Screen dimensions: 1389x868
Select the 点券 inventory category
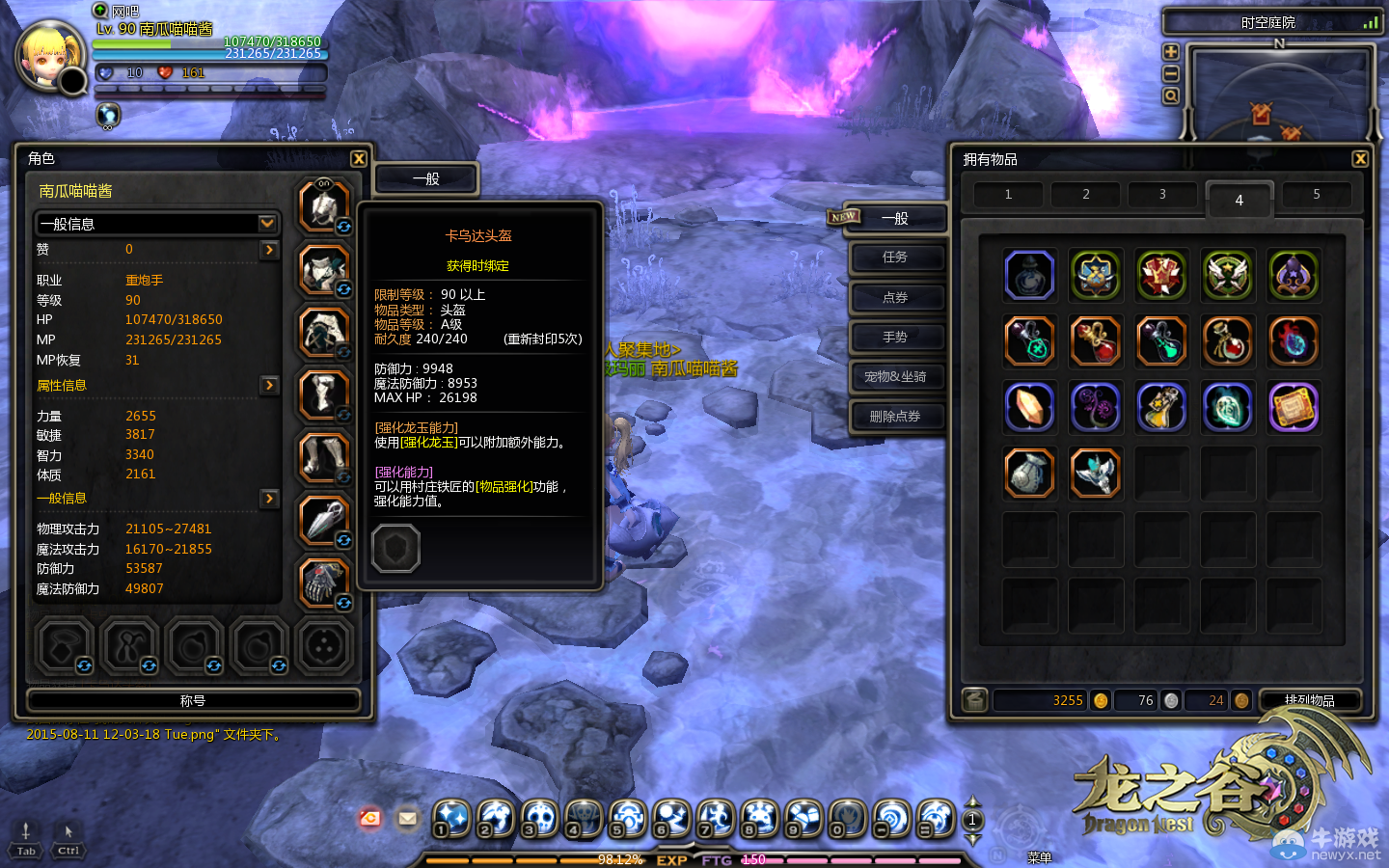coord(895,298)
